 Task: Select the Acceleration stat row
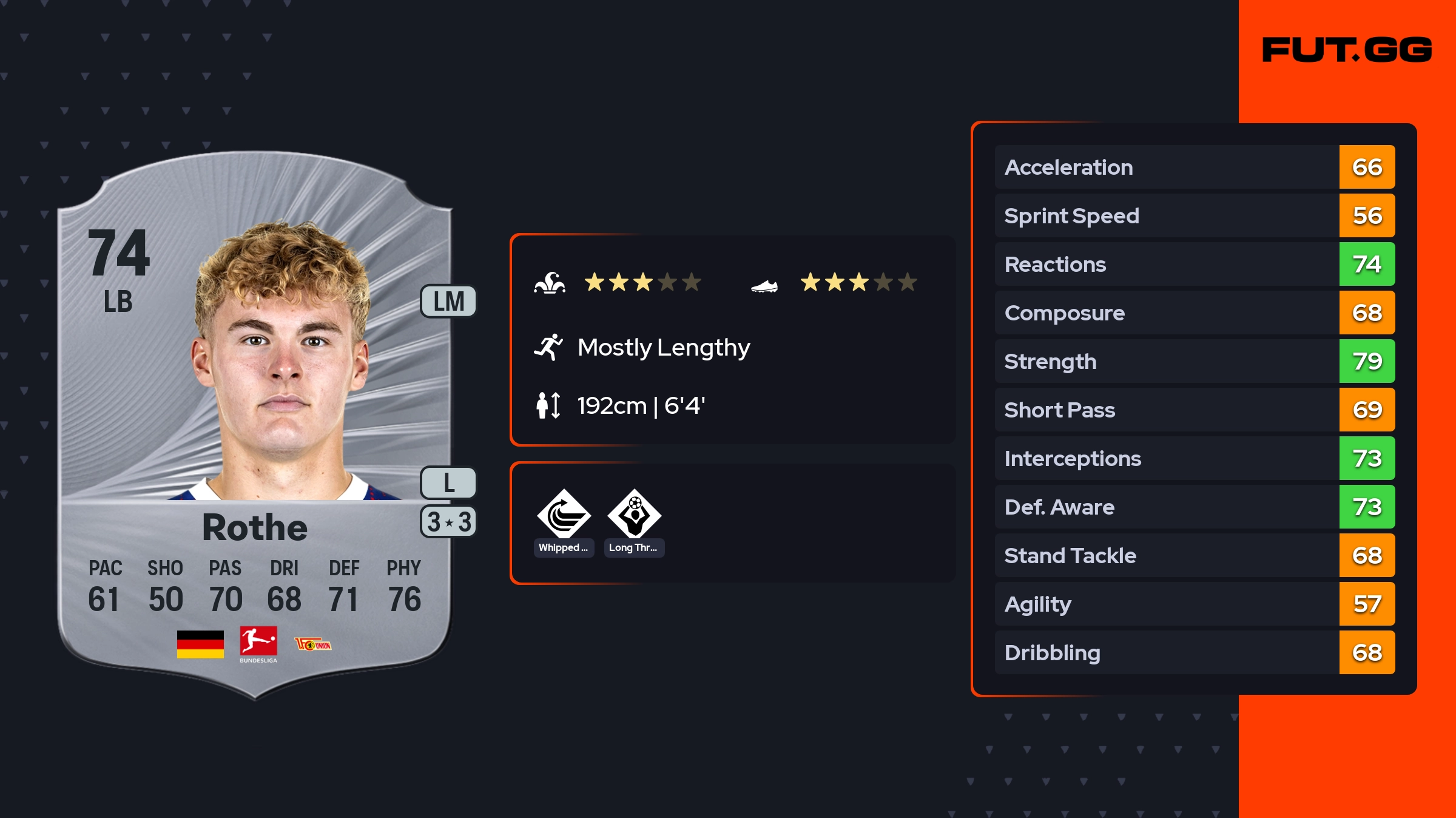pos(1195,167)
